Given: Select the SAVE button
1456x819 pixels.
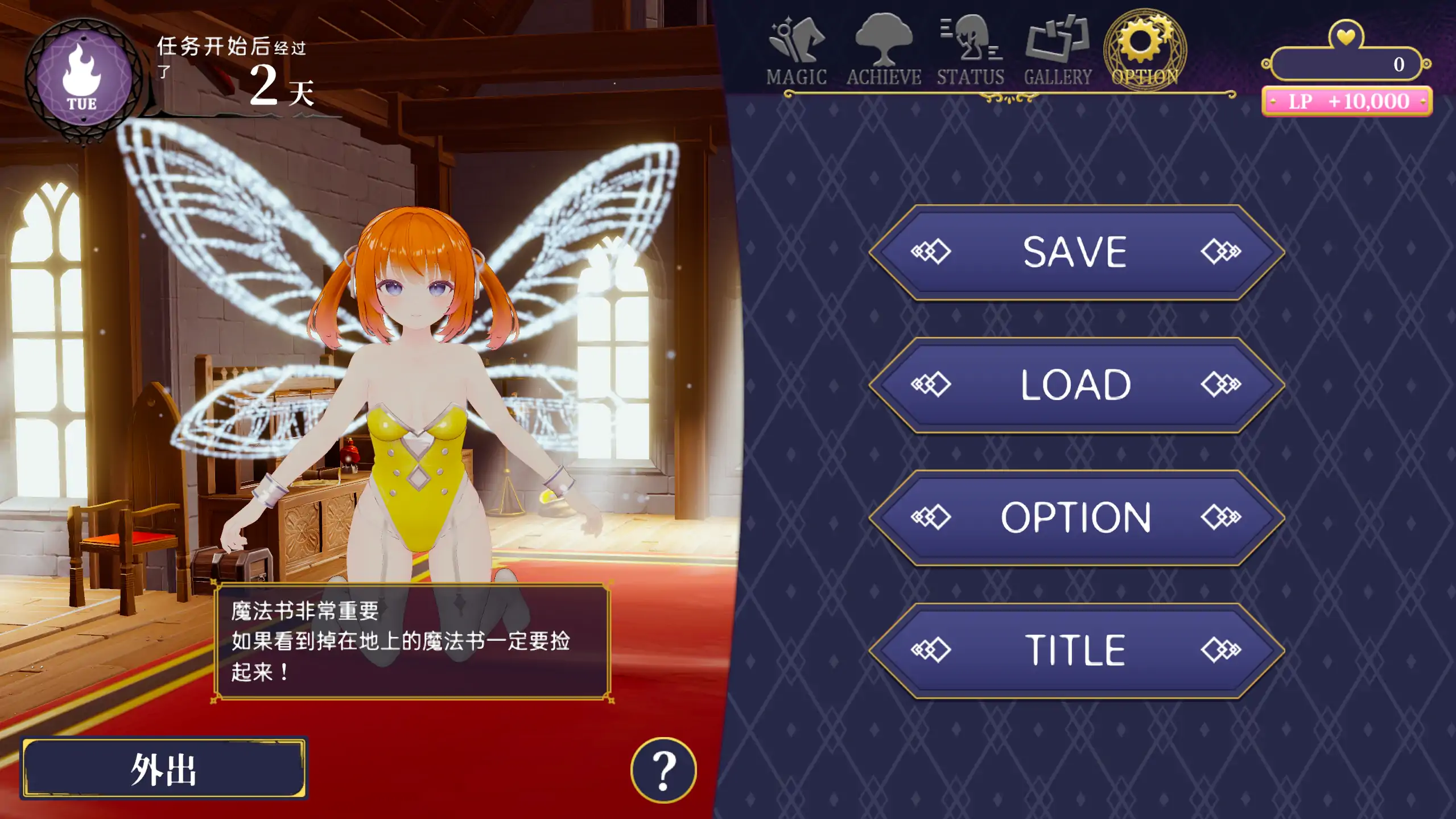Looking at the screenshot, I should 1074,249.
